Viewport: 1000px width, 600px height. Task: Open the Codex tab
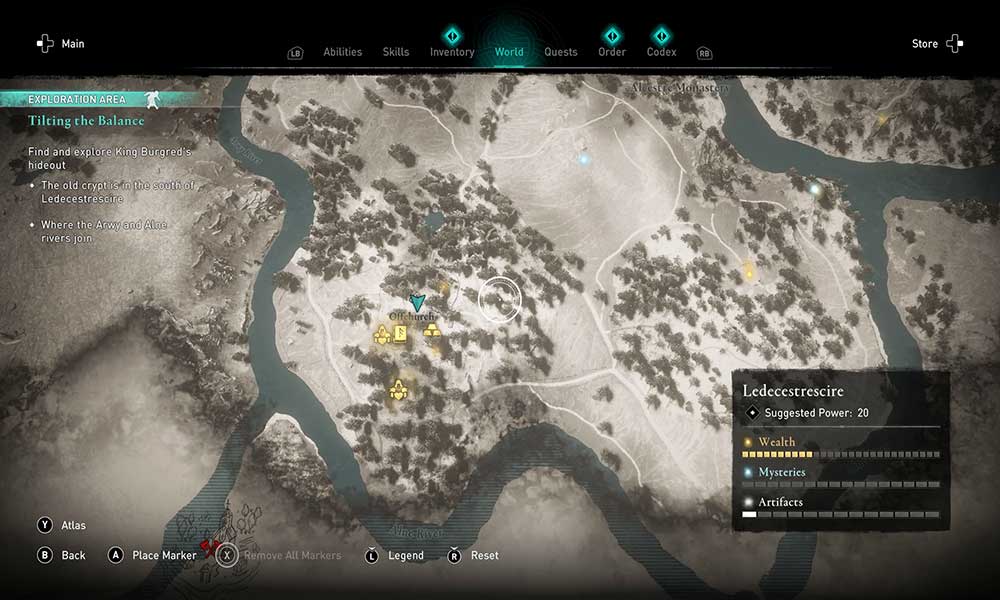click(661, 52)
